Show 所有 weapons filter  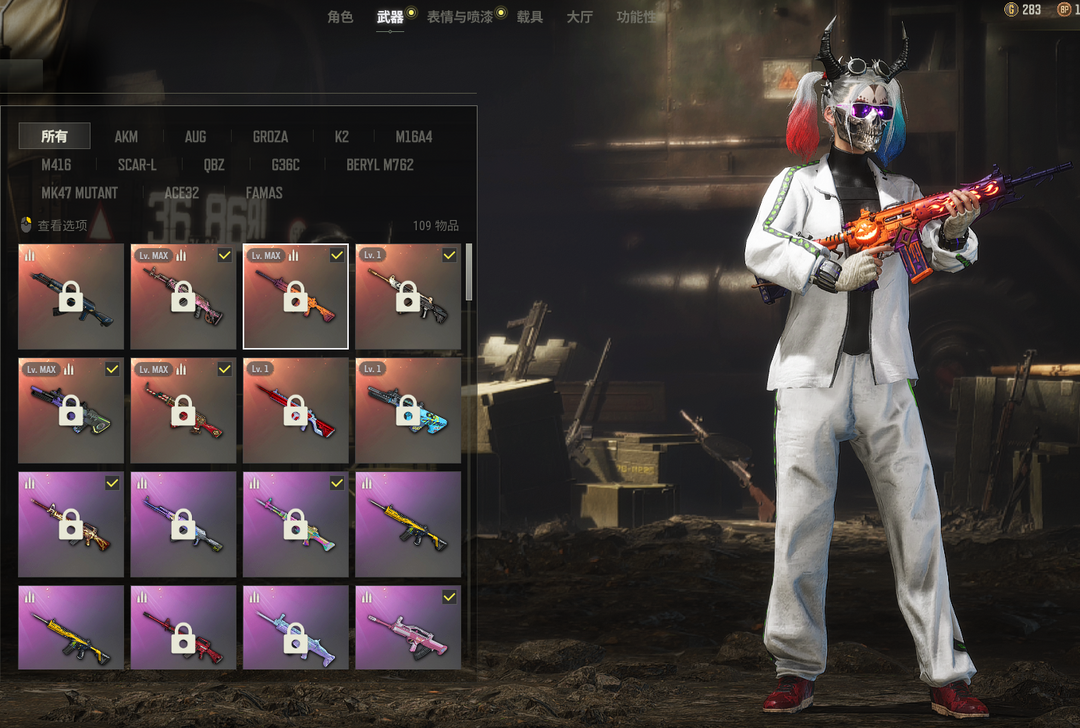[x=55, y=136]
